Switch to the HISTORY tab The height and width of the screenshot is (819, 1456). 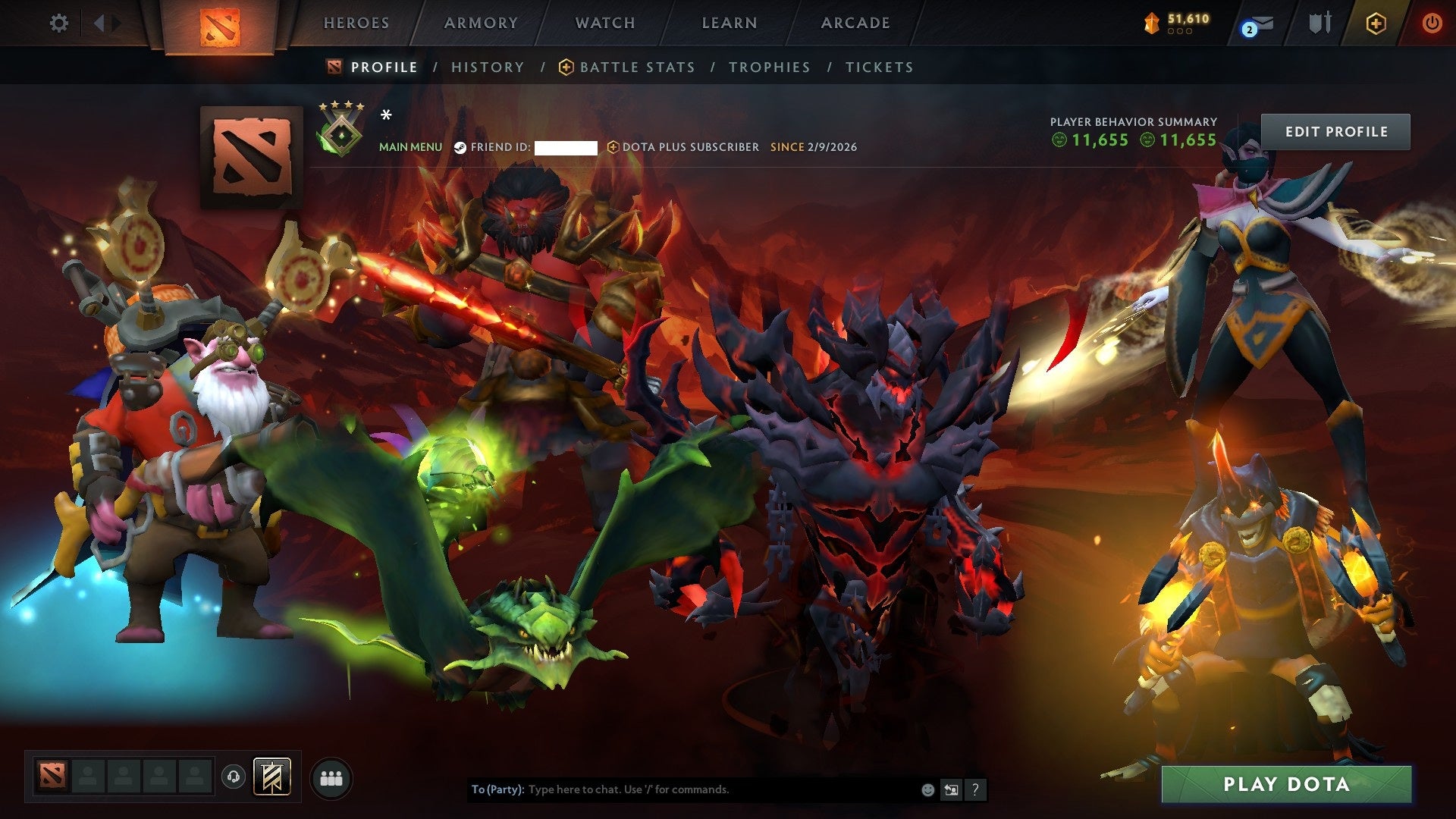click(487, 67)
